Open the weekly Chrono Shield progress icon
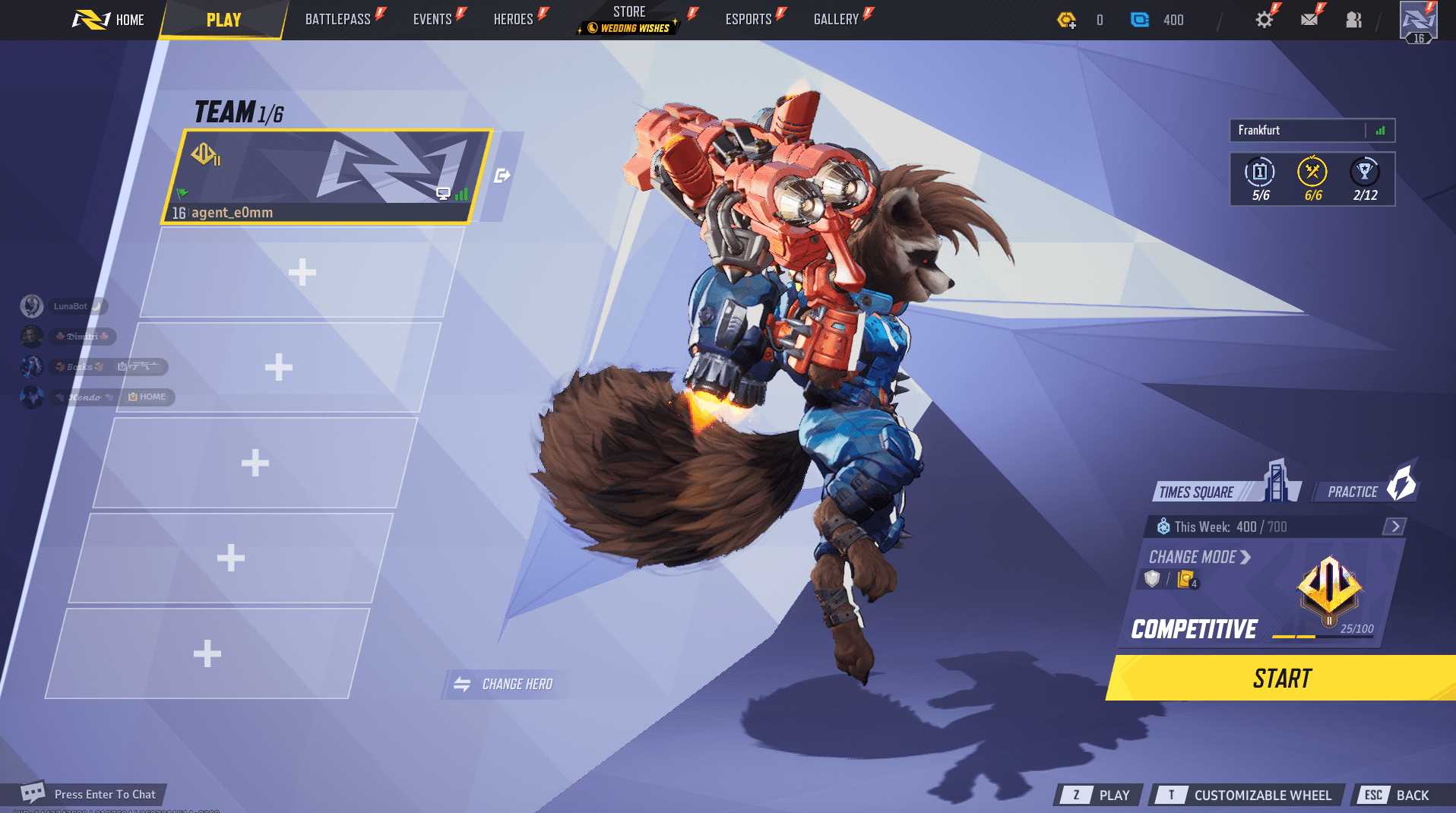1456x813 pixels. (x=1163, y=525)
